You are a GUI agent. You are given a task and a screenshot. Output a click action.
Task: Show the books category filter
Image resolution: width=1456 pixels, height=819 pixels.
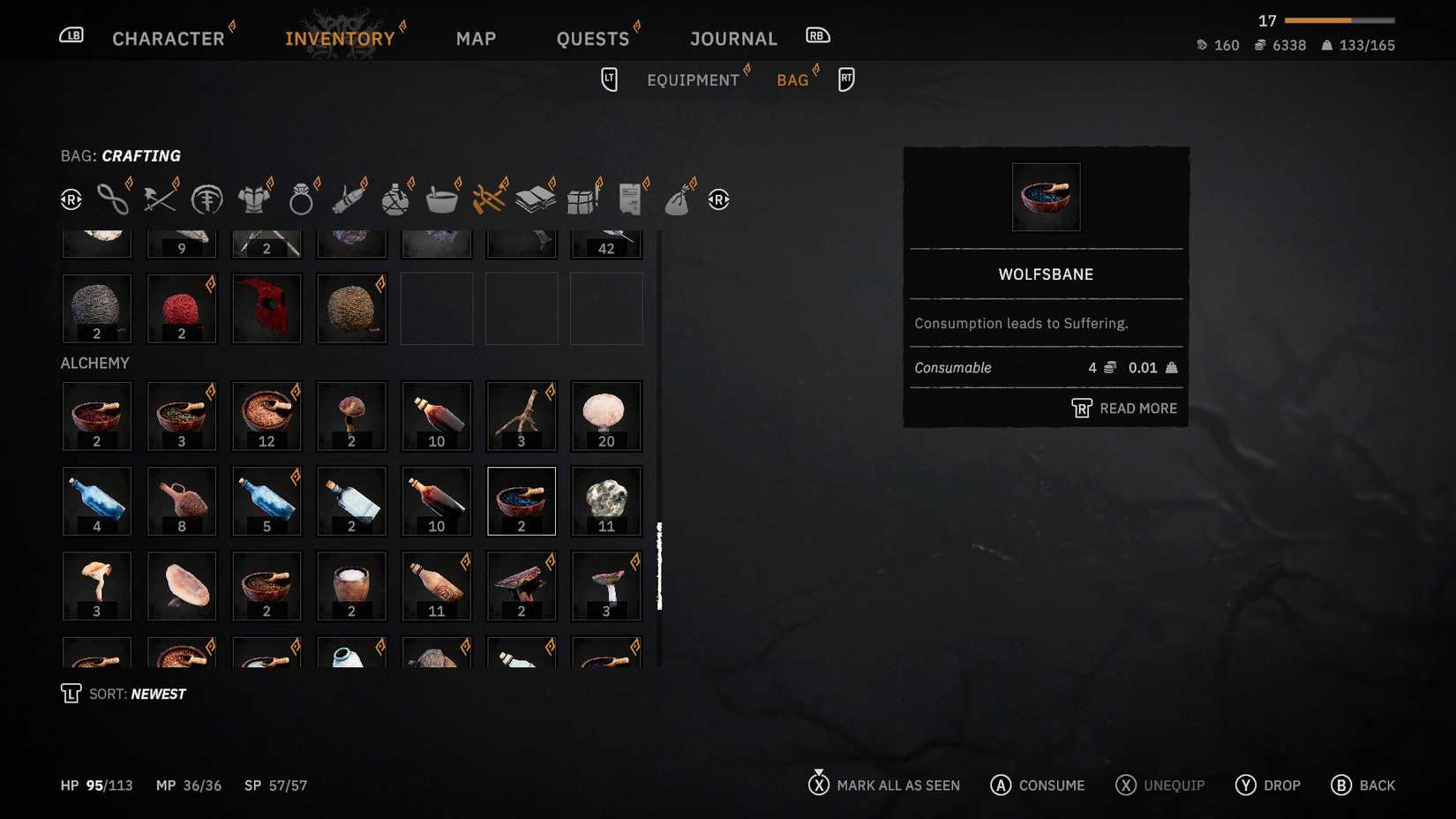536,199
